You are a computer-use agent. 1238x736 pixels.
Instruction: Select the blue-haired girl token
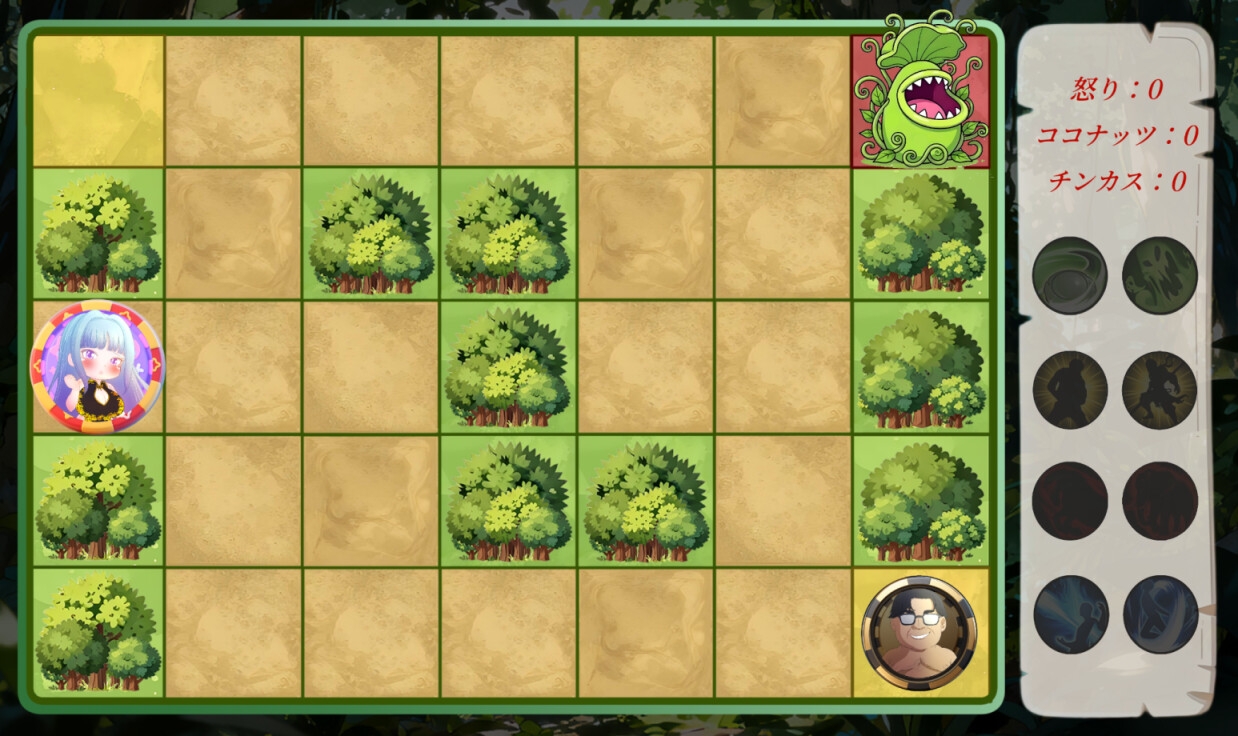[x=97, y=367]
